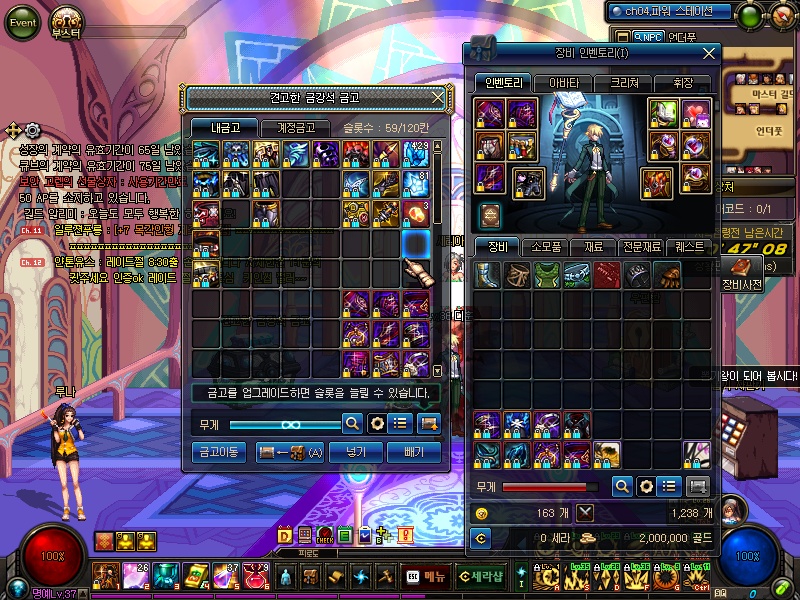The image size is (800, 600).
Task: Click the 넣기 deposit button
Action: click(x=357, y=452)
